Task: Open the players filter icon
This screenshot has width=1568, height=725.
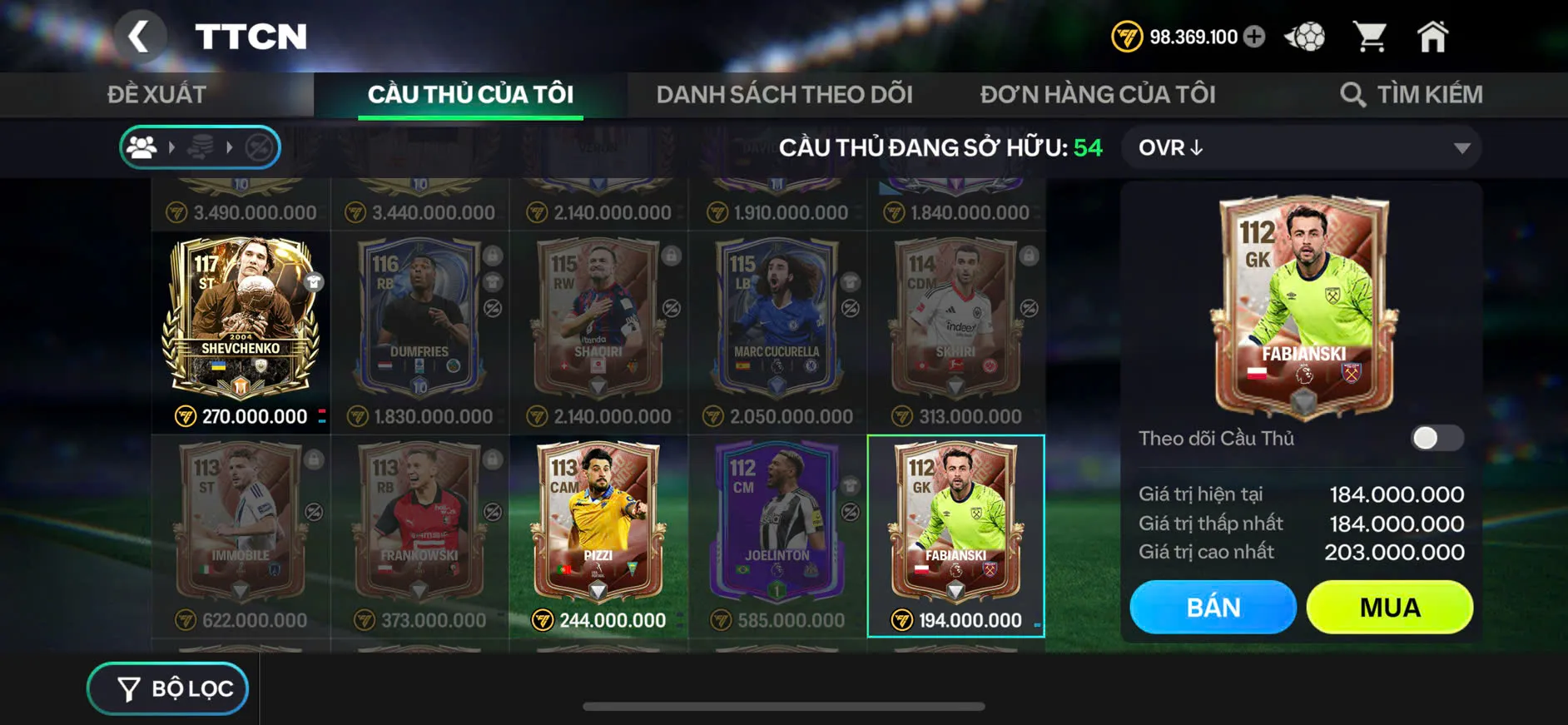Action: 141,147
